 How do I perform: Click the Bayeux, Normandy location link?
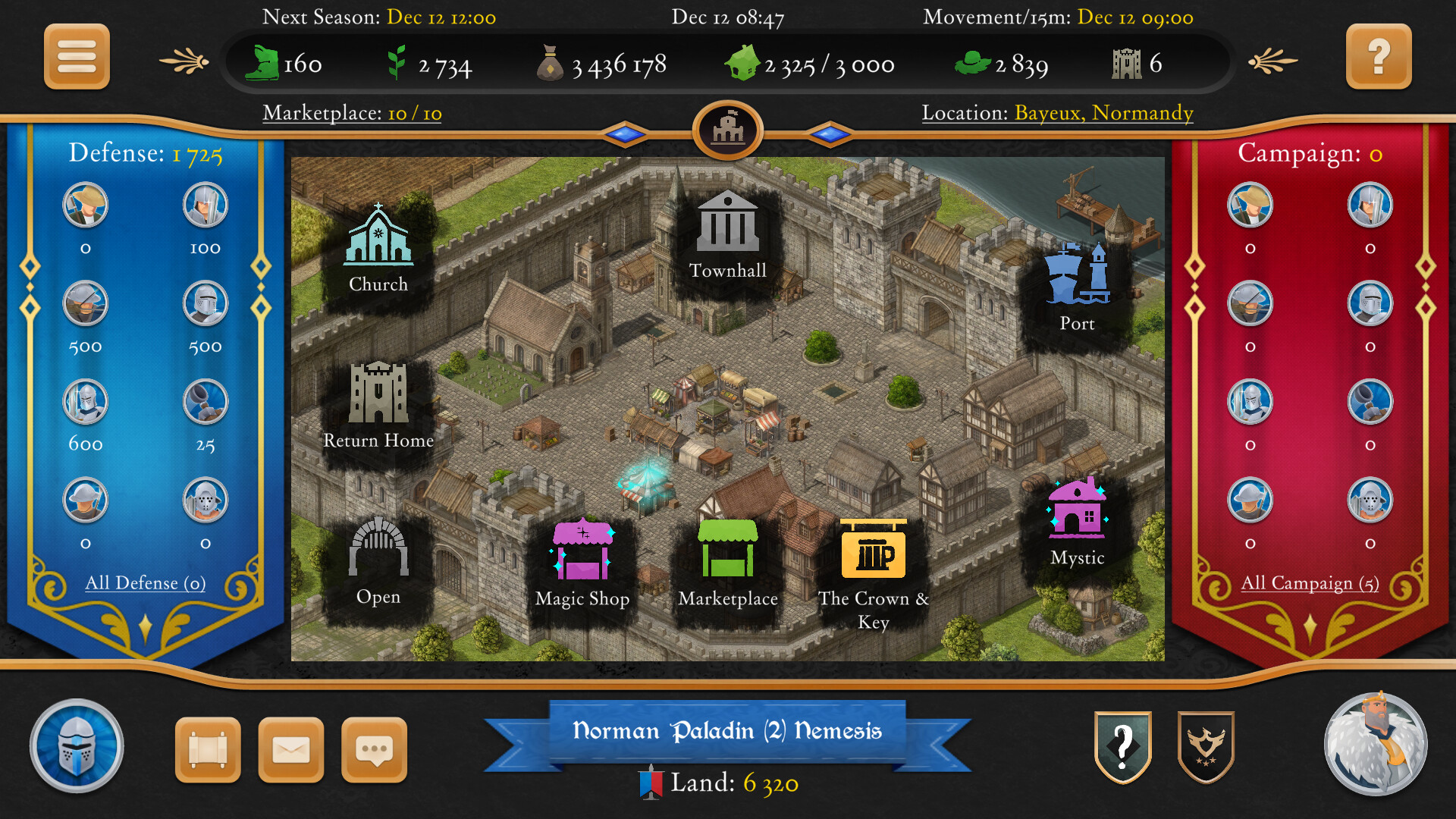1103,113
